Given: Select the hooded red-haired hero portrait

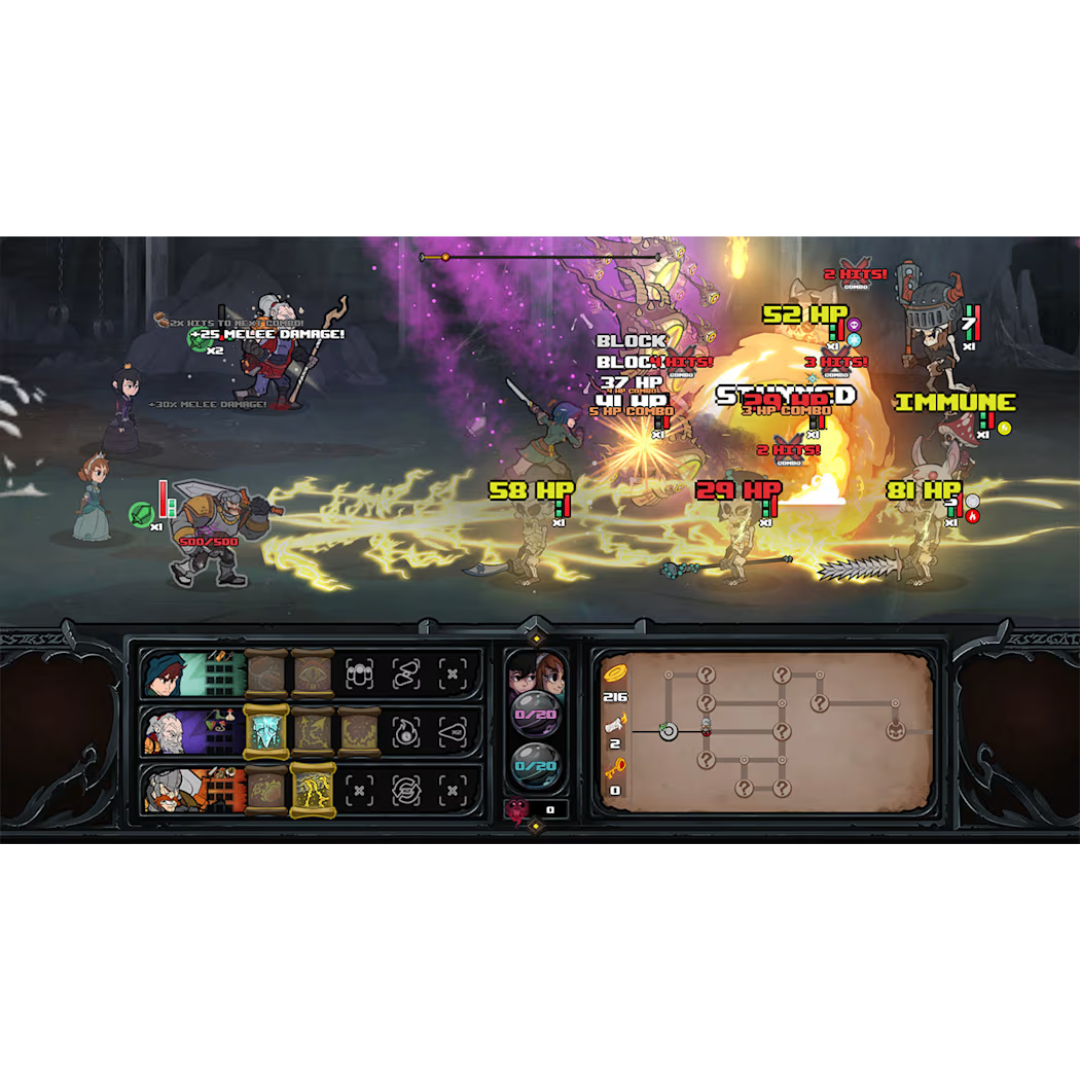Looking at the screenshot, I should (162, 673).
